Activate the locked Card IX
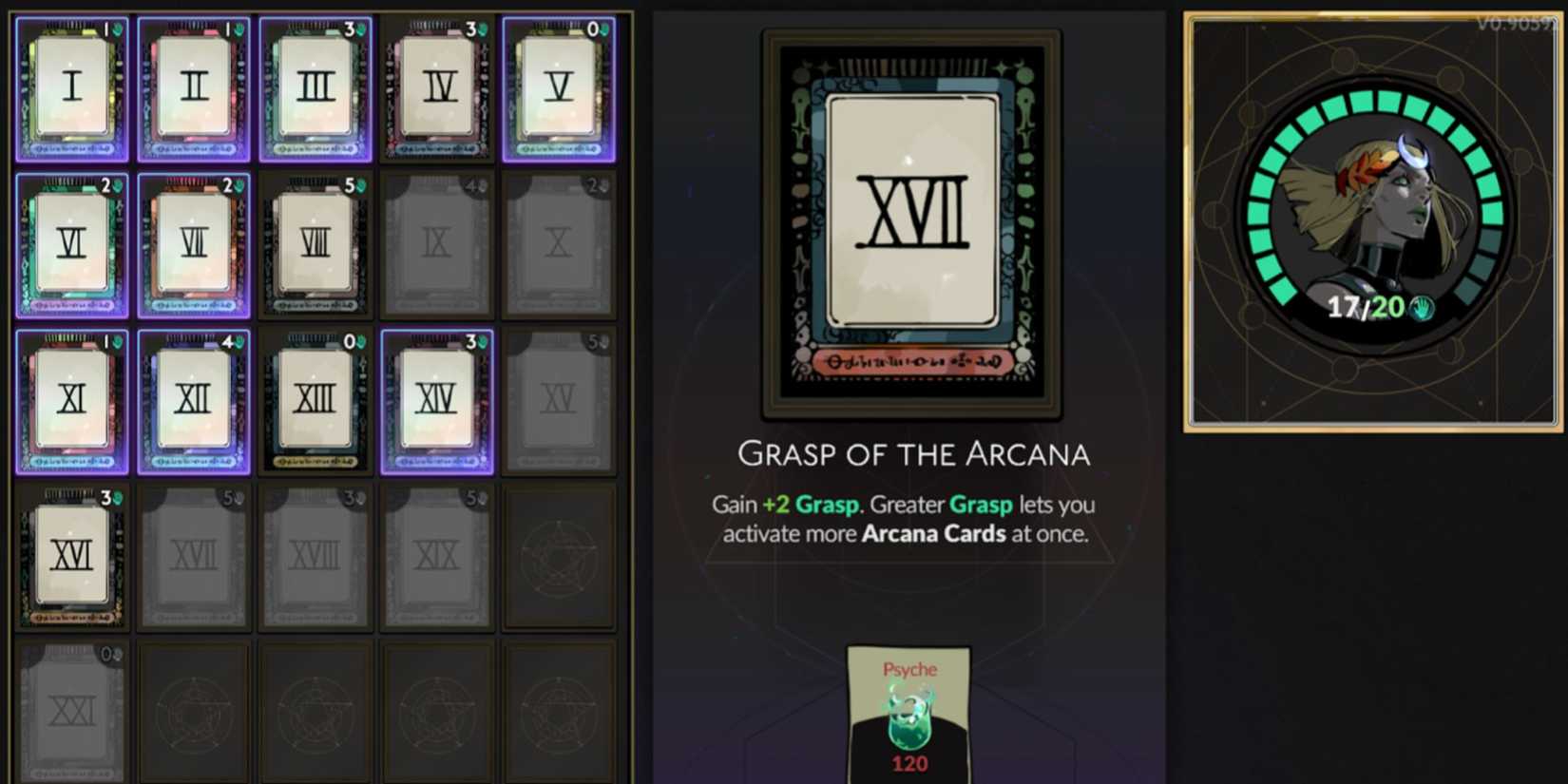1568x784 pixels. coord(437,243)
